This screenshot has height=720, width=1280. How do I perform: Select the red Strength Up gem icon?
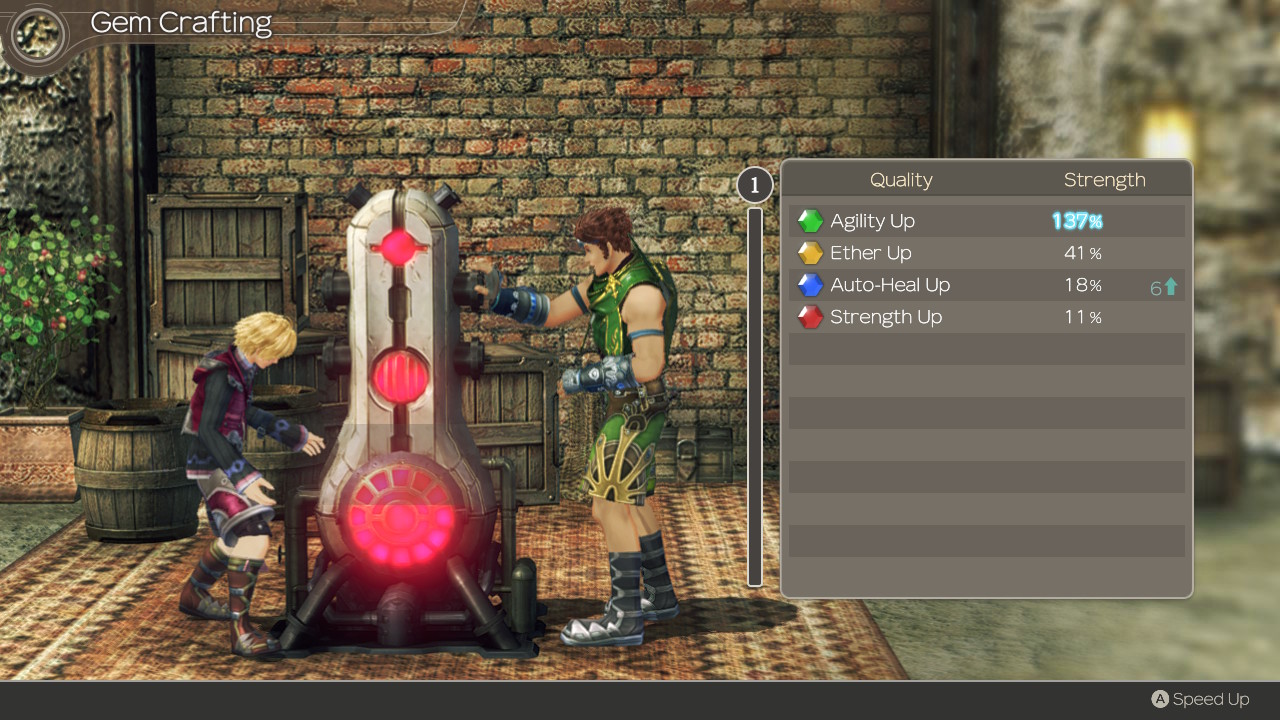click(810, 316)
